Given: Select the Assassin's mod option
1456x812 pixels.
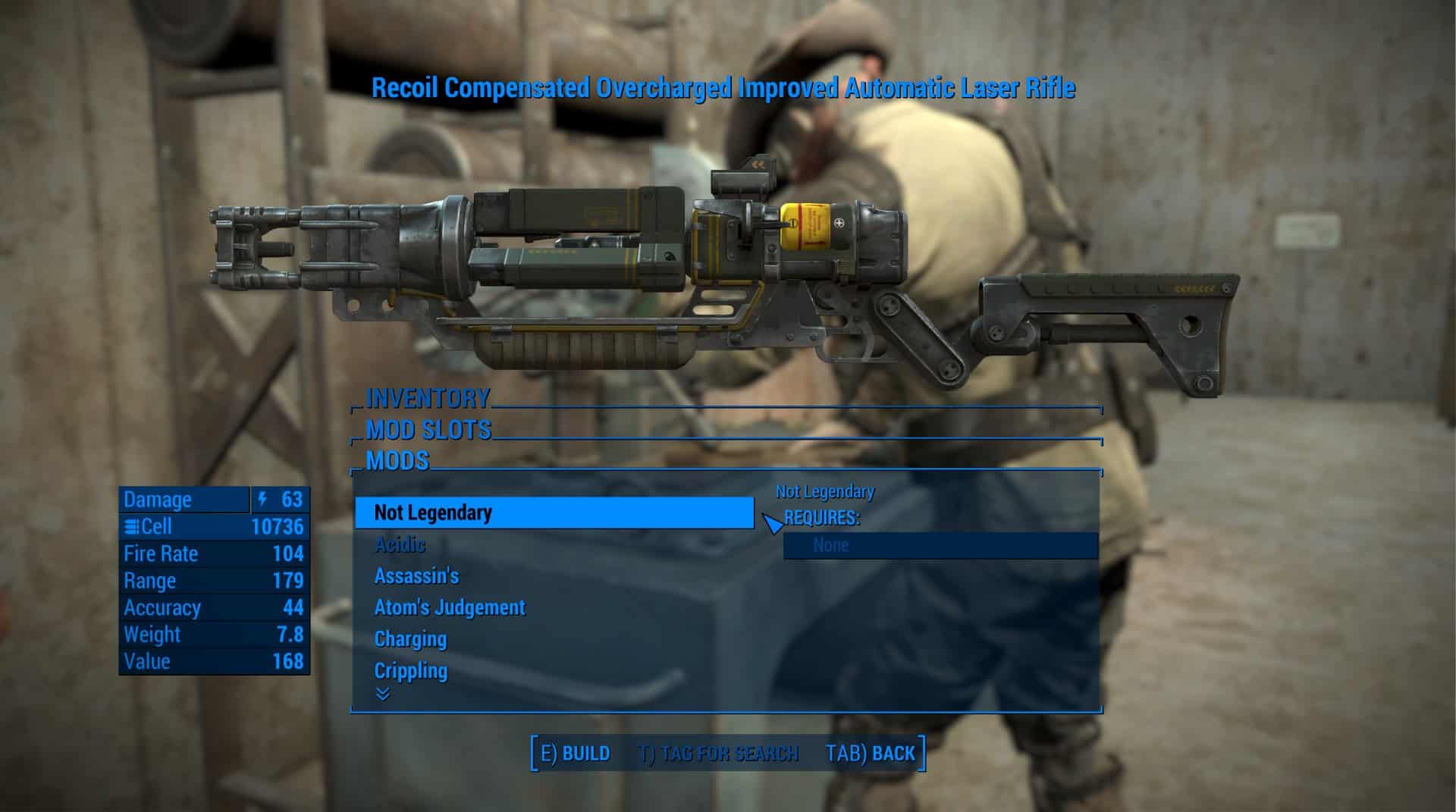Looking at the screenshot, I should click(416, 576).
